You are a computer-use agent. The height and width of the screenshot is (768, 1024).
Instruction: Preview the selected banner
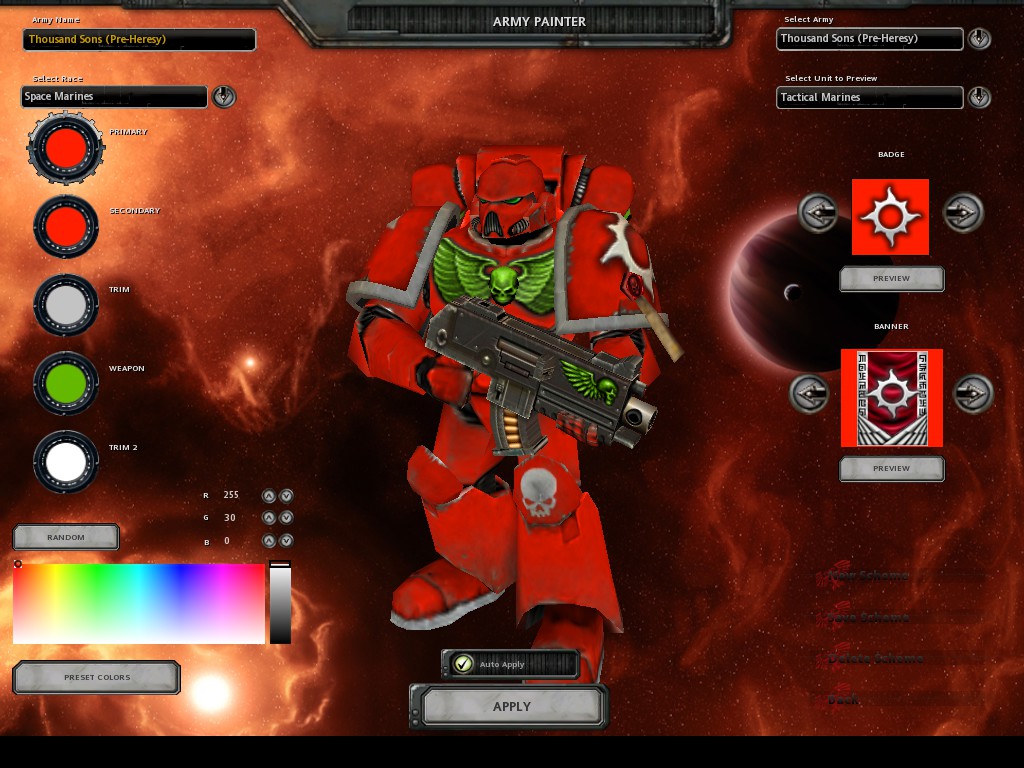click(x=891, y=468)
